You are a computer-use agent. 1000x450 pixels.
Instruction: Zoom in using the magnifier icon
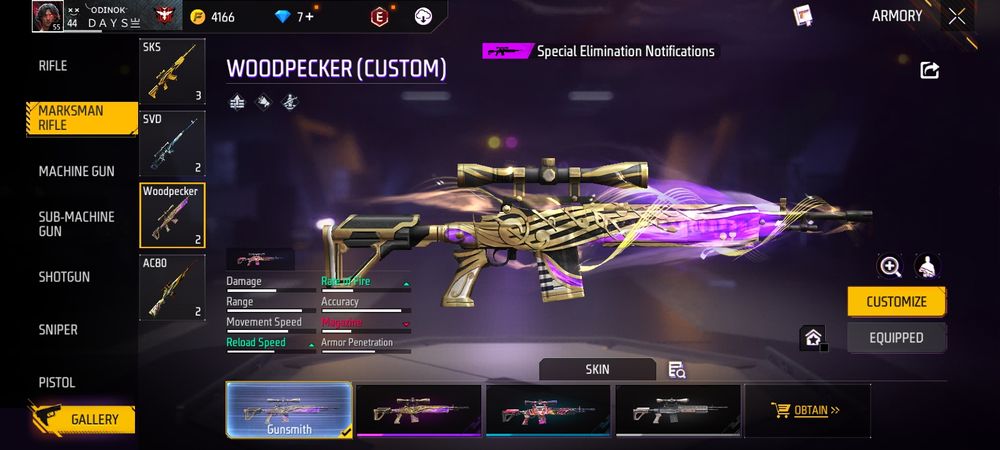click(889, 266)
